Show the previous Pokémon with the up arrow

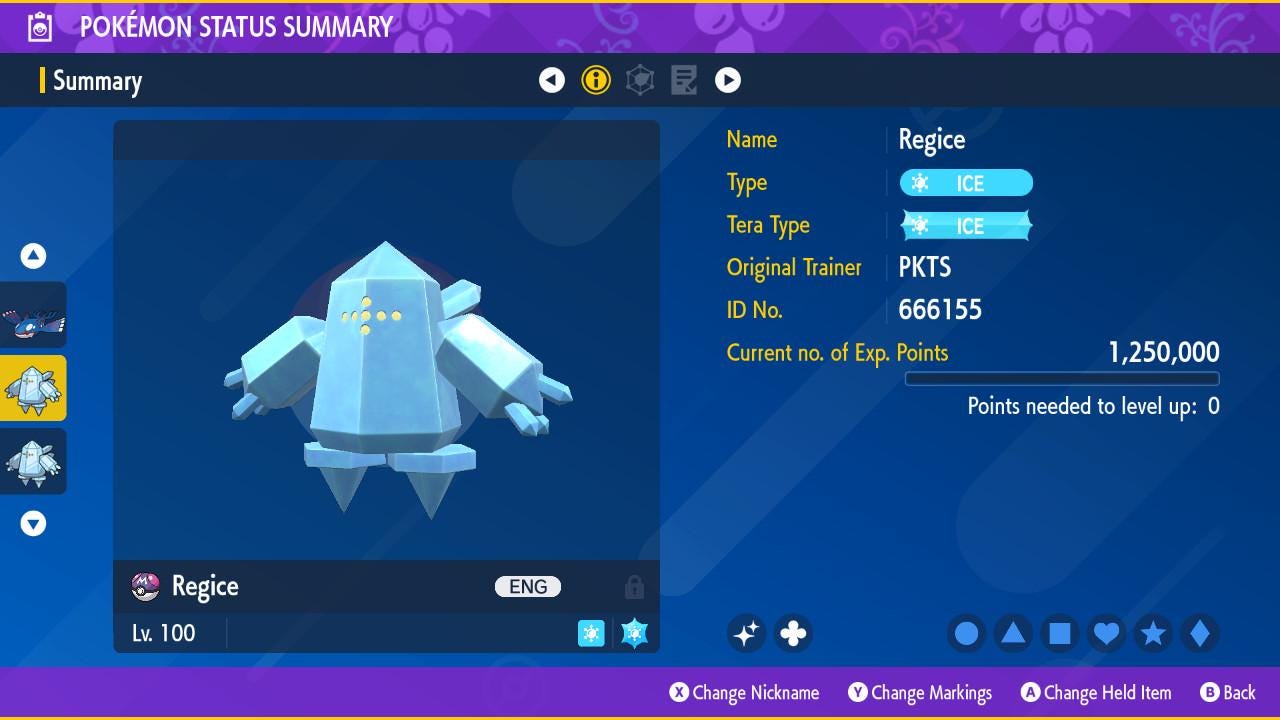pyautogui.click(x=34, y=257)
